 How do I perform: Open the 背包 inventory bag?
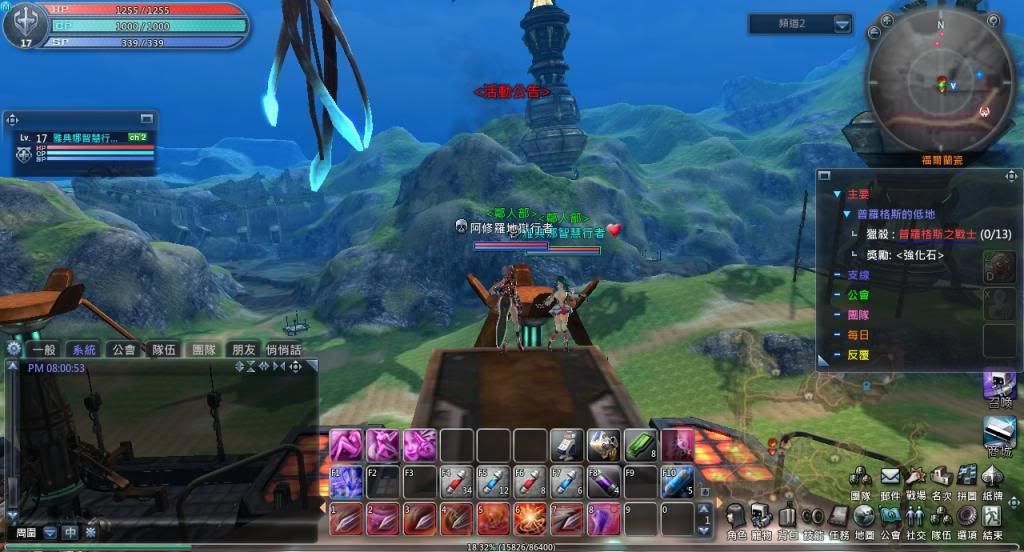[787, 516]
